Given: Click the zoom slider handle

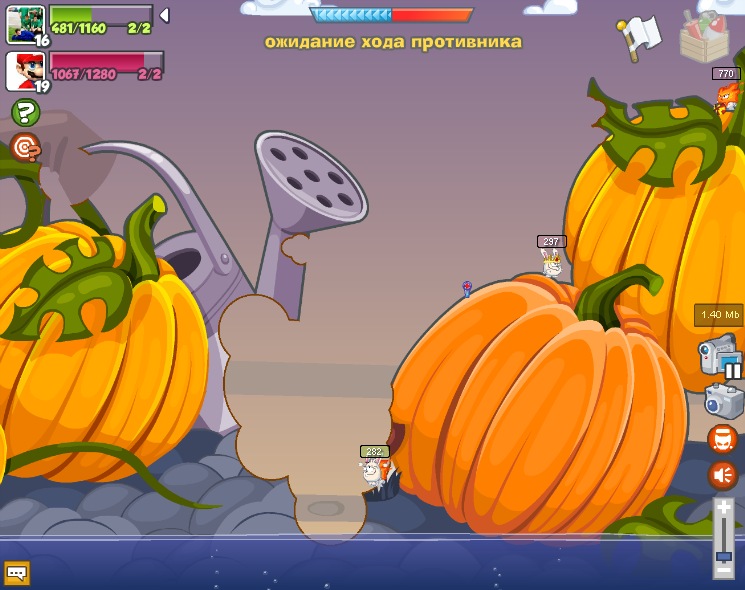Looking at the screenshot, I should 723,555.
